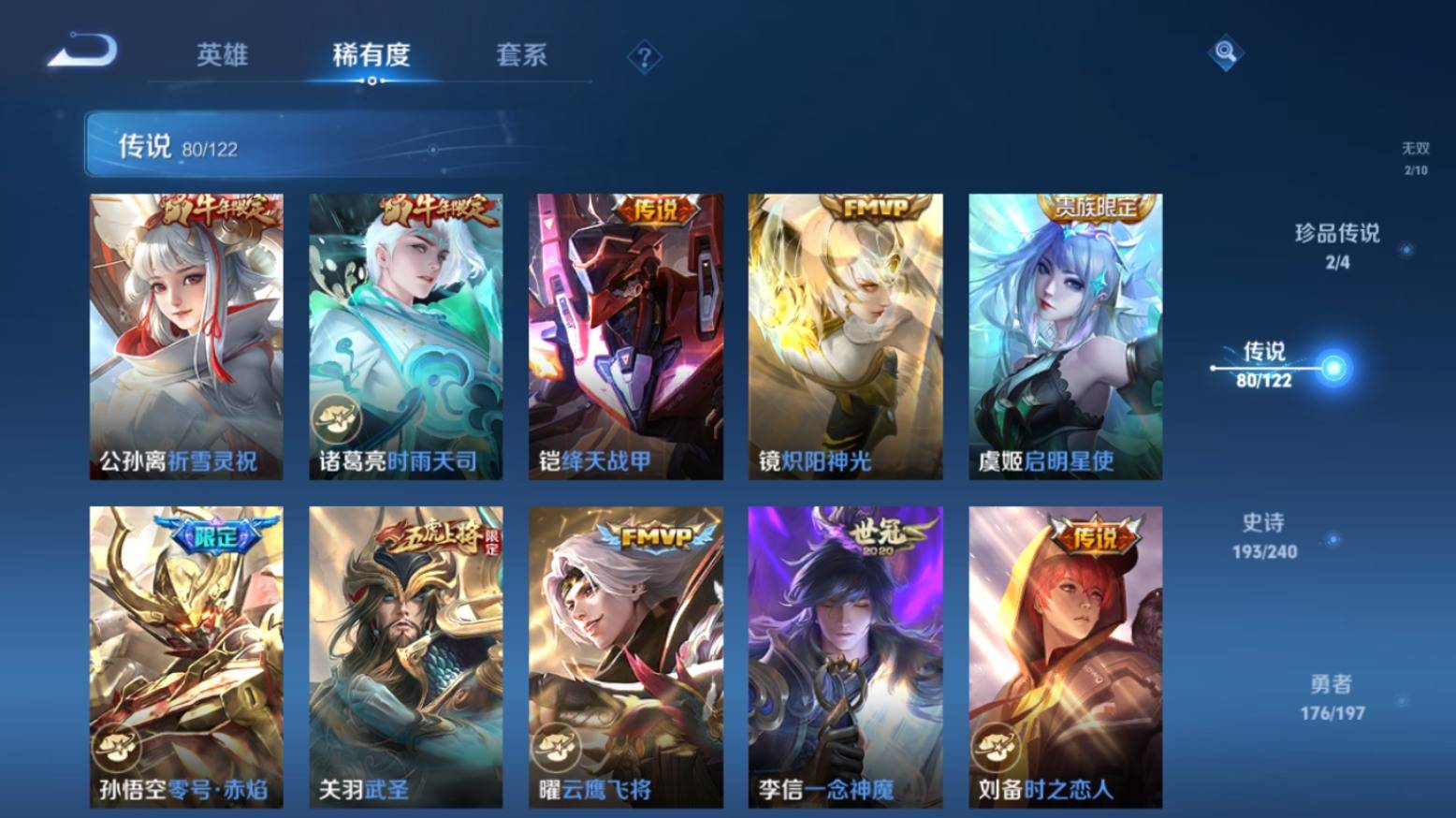
Task: Select the 镜 炽阳神光 skin card
Action: coord(845,337)
